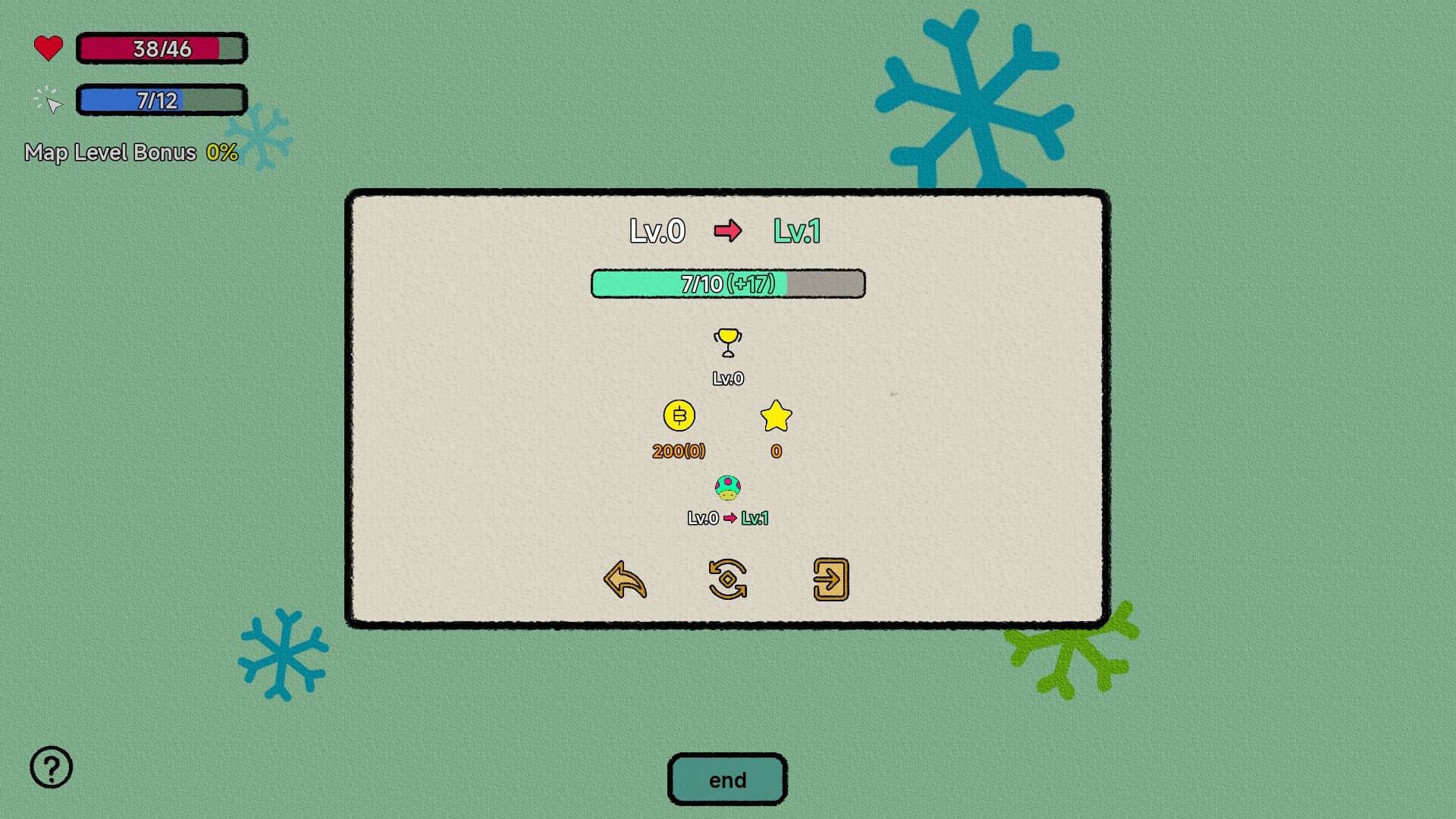Click the Lv.0 label under the trophy
Screen dimensions: 1456x819
(727, 376)
